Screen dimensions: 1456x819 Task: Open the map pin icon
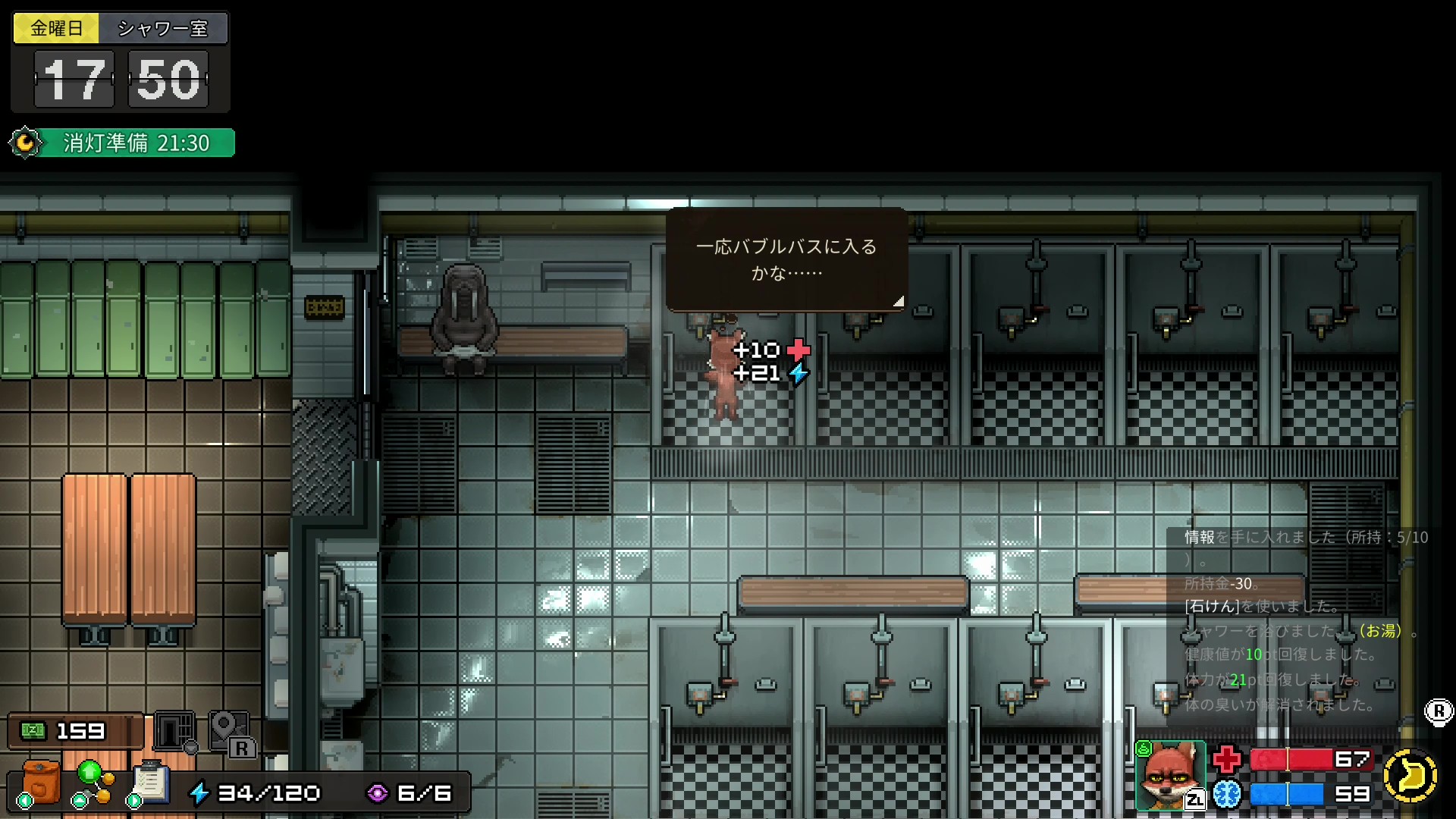pyautogui.click(x=227, y=731)
